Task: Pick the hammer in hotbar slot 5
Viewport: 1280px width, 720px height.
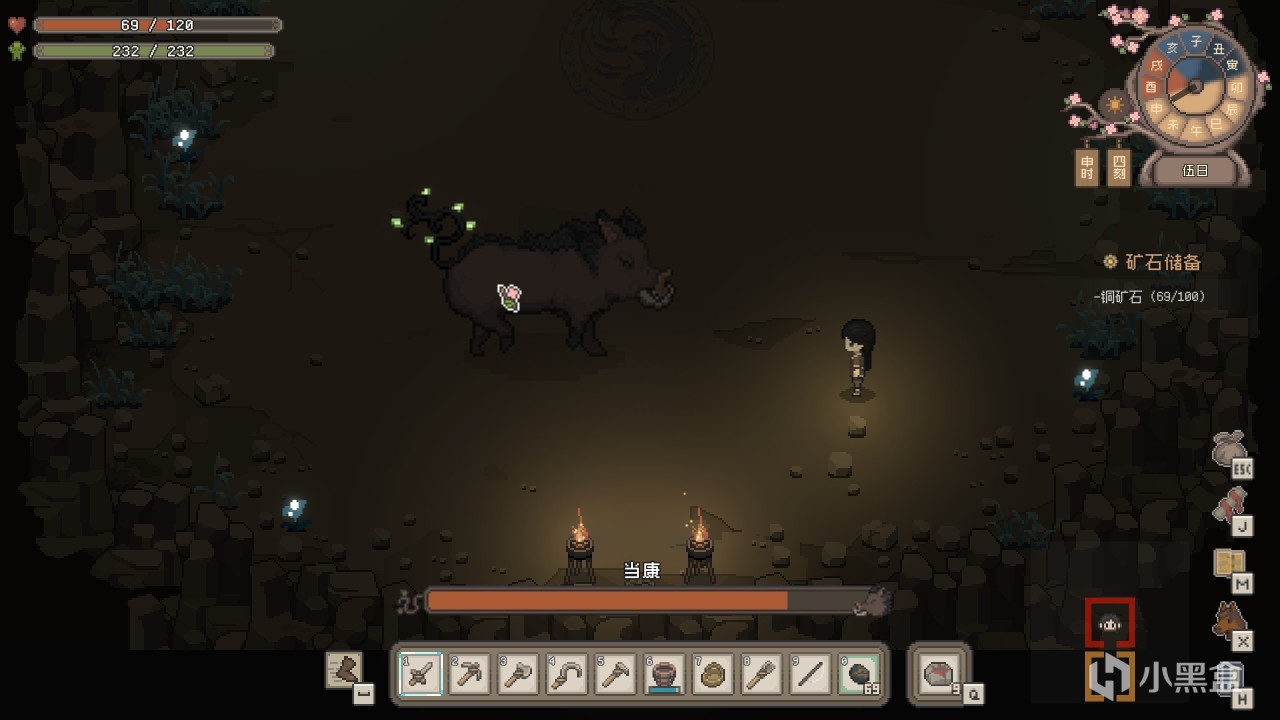Action: [616, 676]
